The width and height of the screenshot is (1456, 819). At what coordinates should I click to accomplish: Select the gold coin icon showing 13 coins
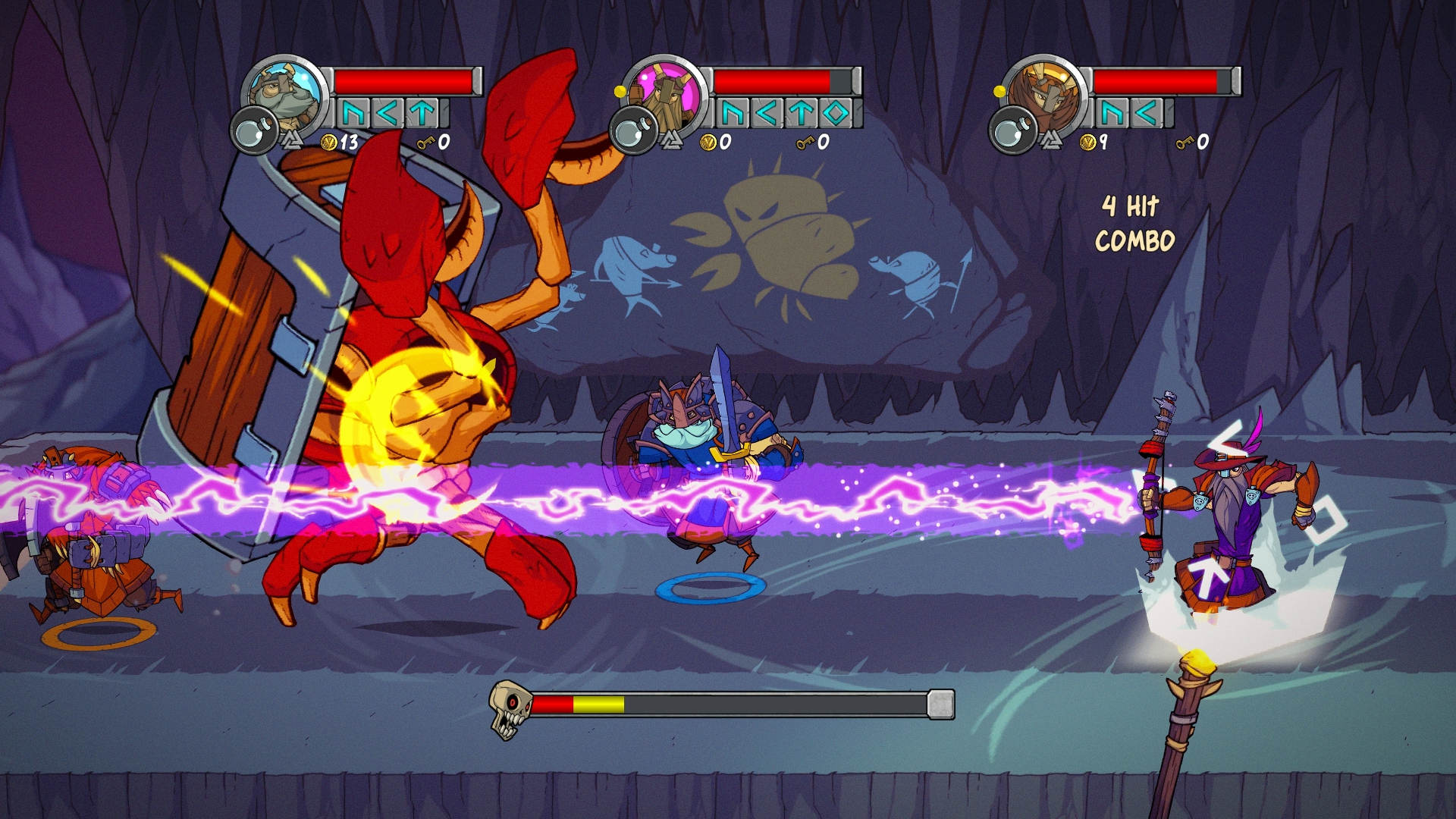tap(329, 143)
